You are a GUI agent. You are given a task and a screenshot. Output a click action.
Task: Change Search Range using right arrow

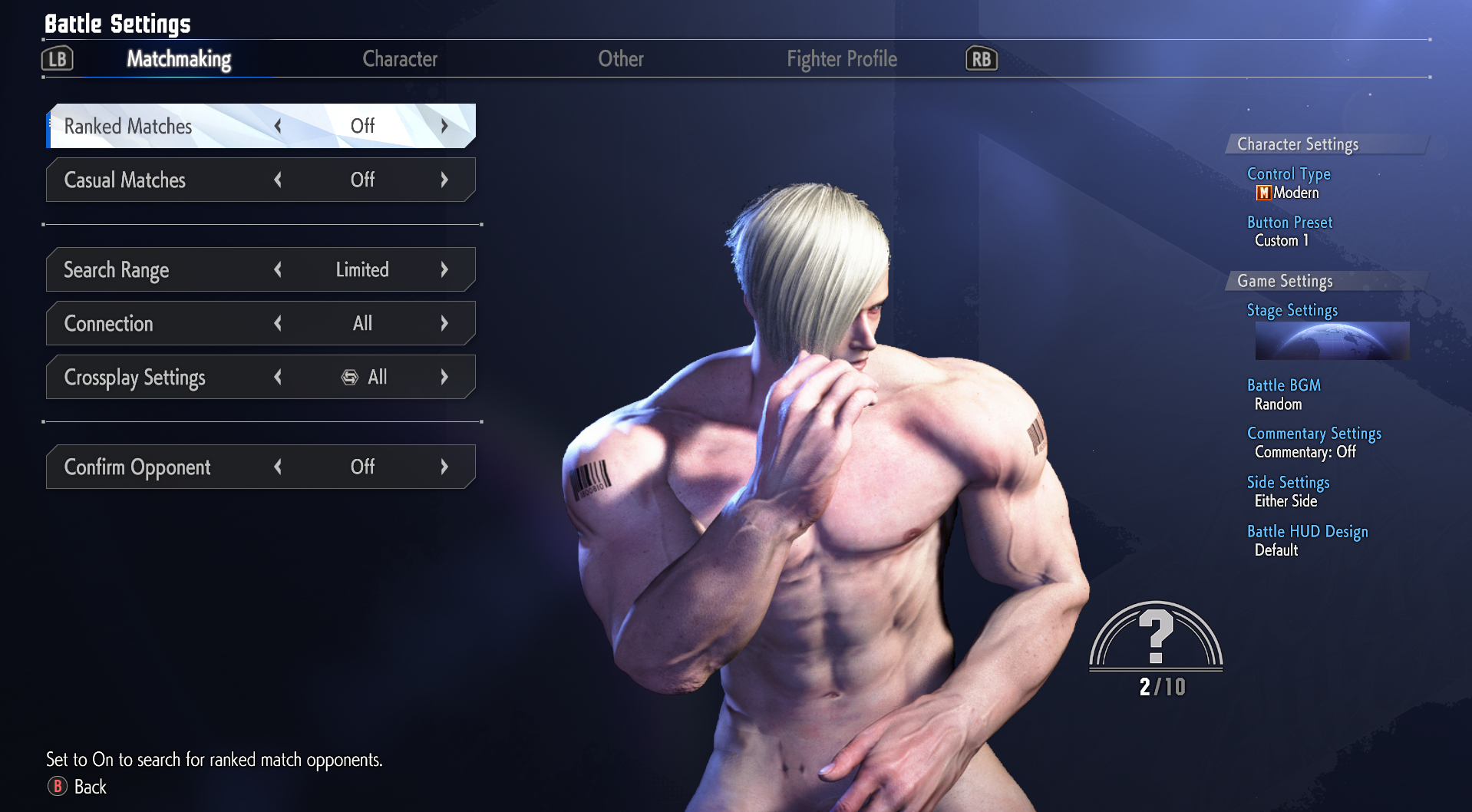(x=444, y=269)
